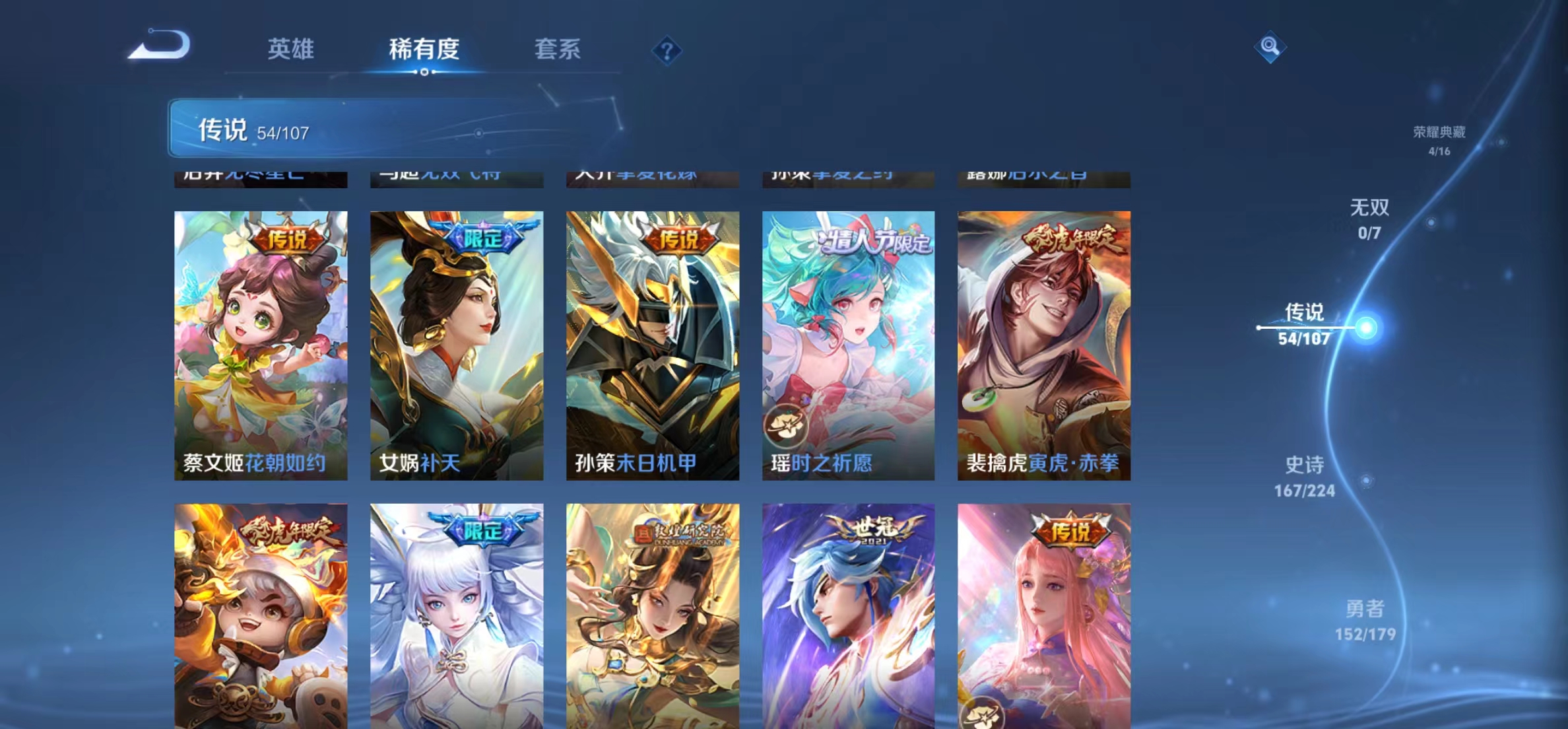Open the 孙策末日机甲 skin card
The height and width of the screenshot is (729, 1568).
tap(651, 343)
